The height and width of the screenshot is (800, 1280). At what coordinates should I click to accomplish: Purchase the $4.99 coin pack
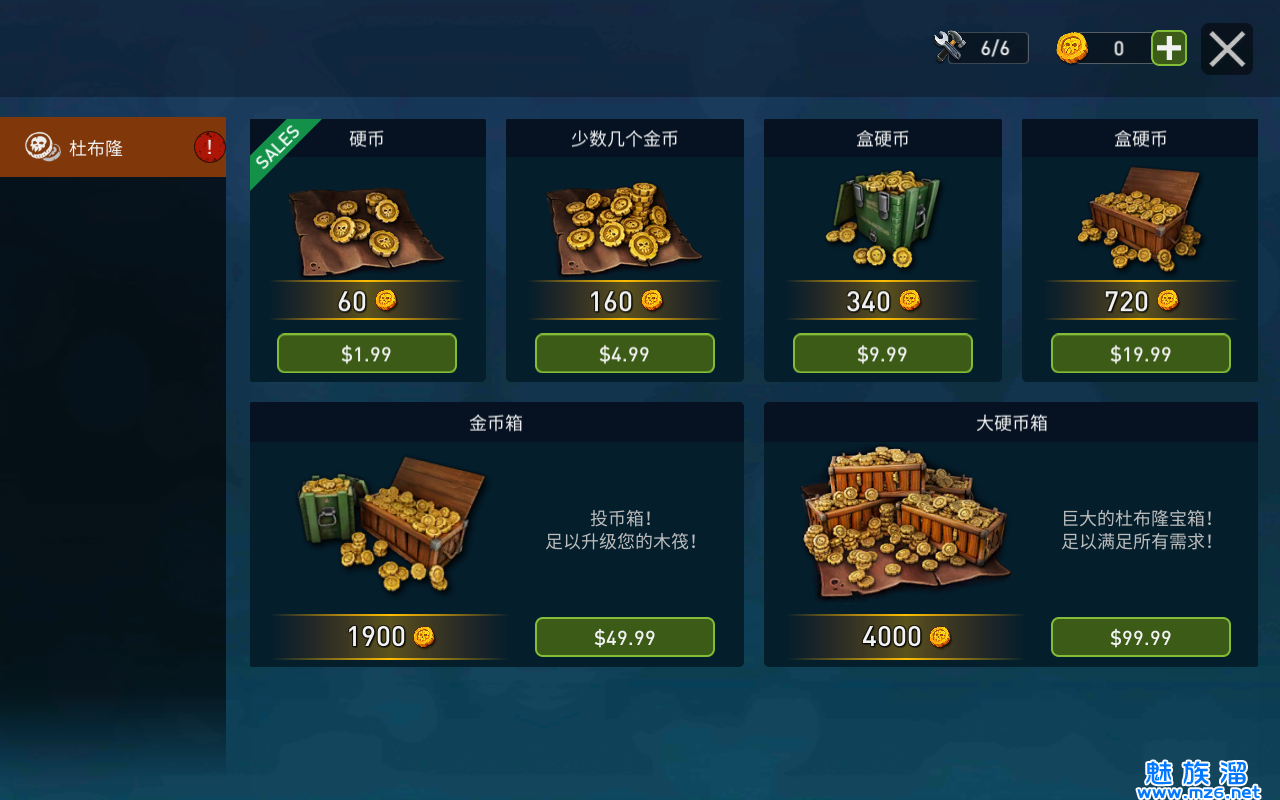[625, 354]
